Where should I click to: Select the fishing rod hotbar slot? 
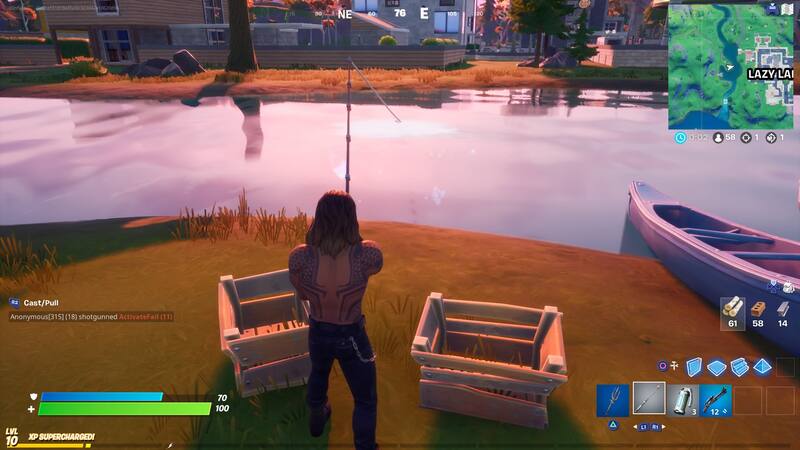coord(648,400)
